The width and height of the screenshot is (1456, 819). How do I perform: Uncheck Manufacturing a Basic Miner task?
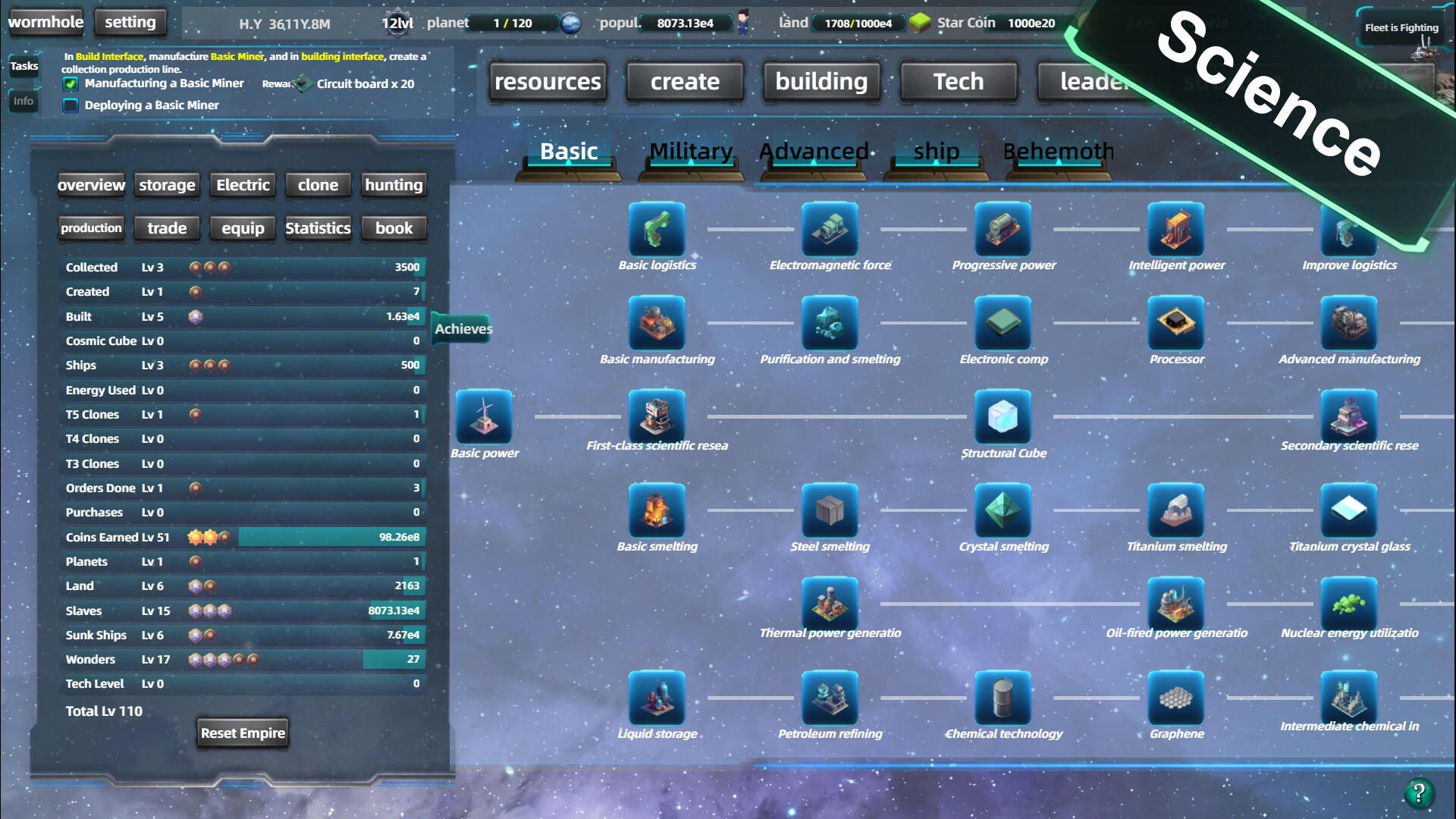(71, 84)
